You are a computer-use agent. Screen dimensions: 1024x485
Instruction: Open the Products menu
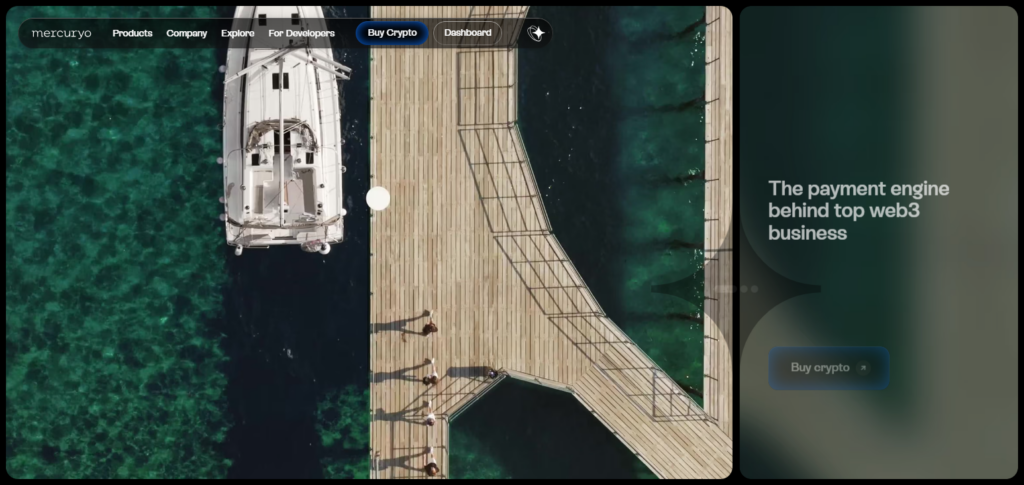(132, 33)
